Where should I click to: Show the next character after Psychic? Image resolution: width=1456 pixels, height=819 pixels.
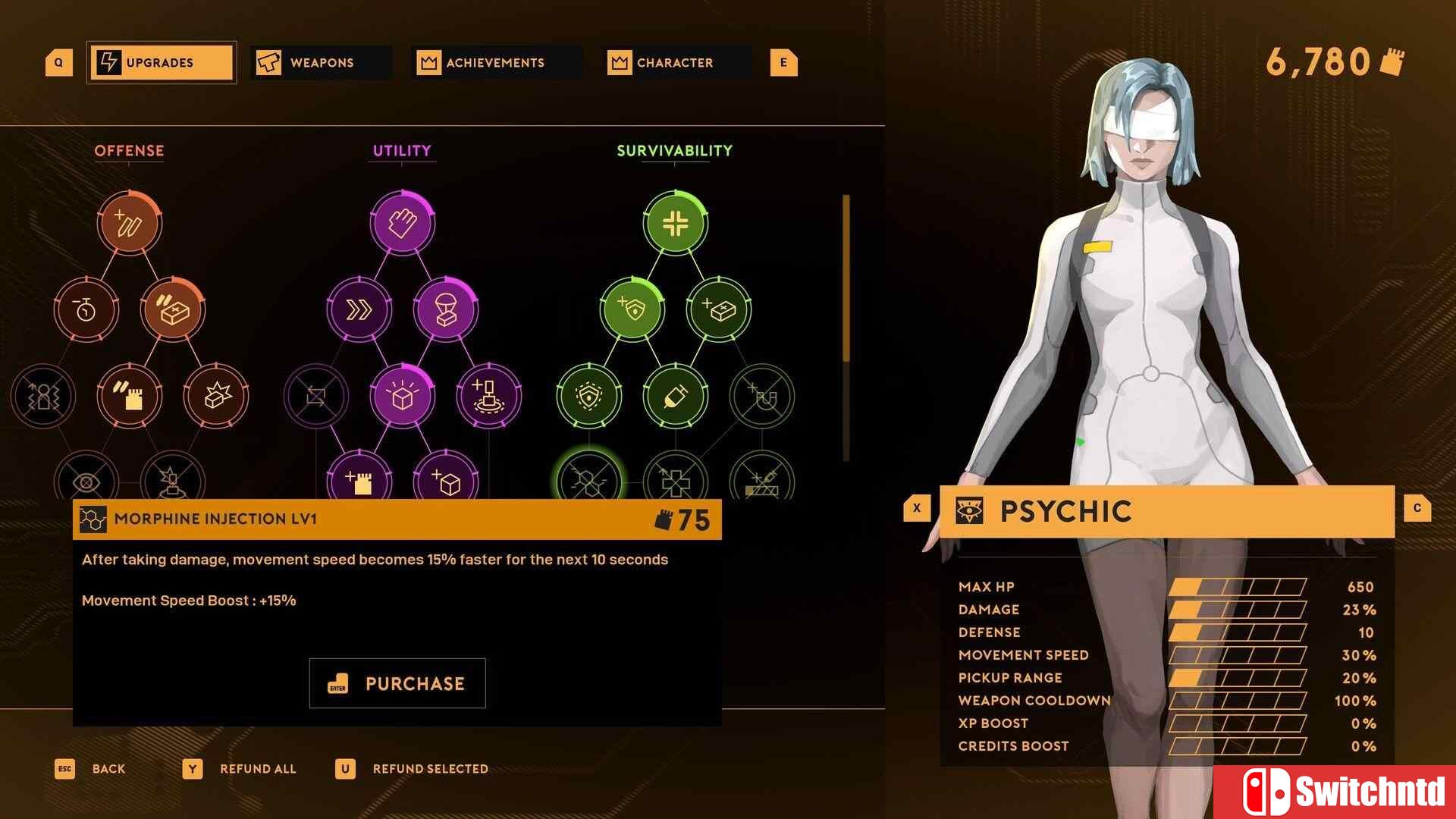1417,508
